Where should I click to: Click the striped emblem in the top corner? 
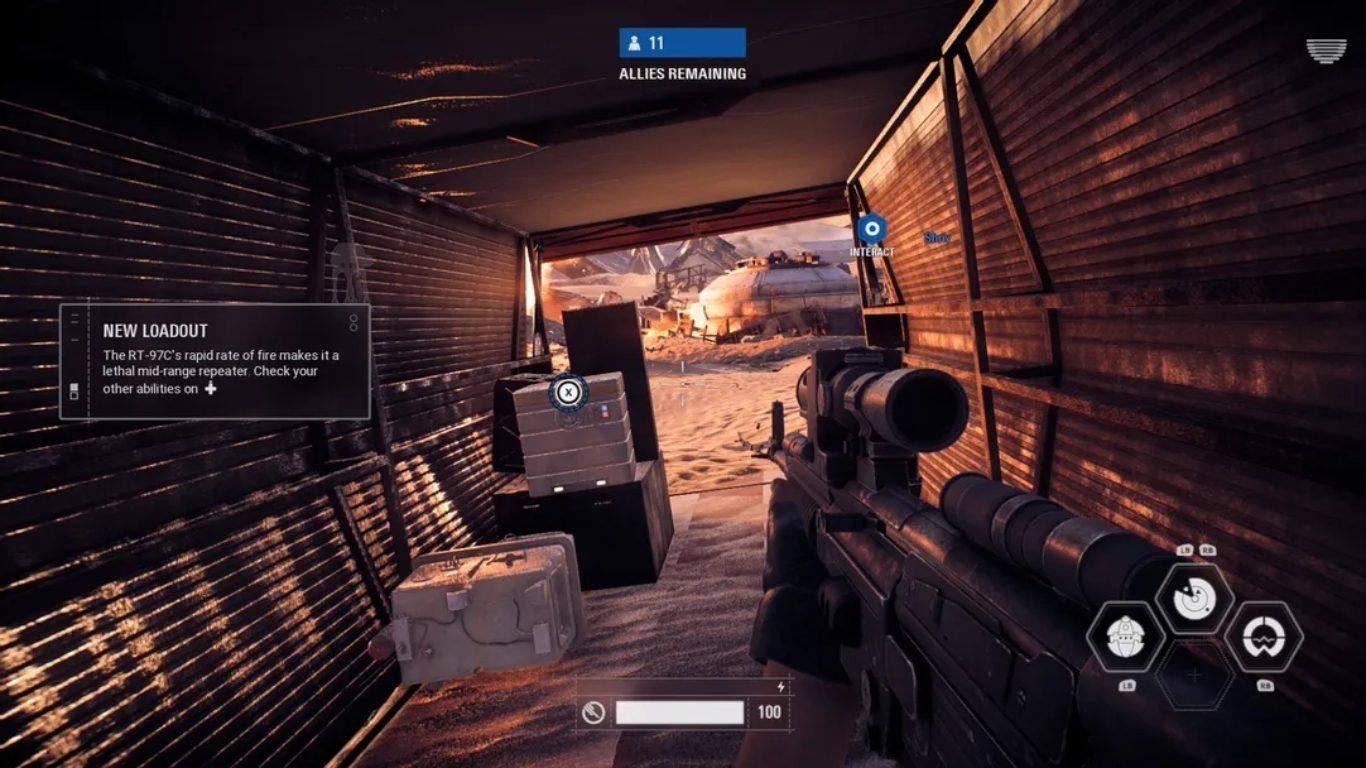(x=1326, y=51)
